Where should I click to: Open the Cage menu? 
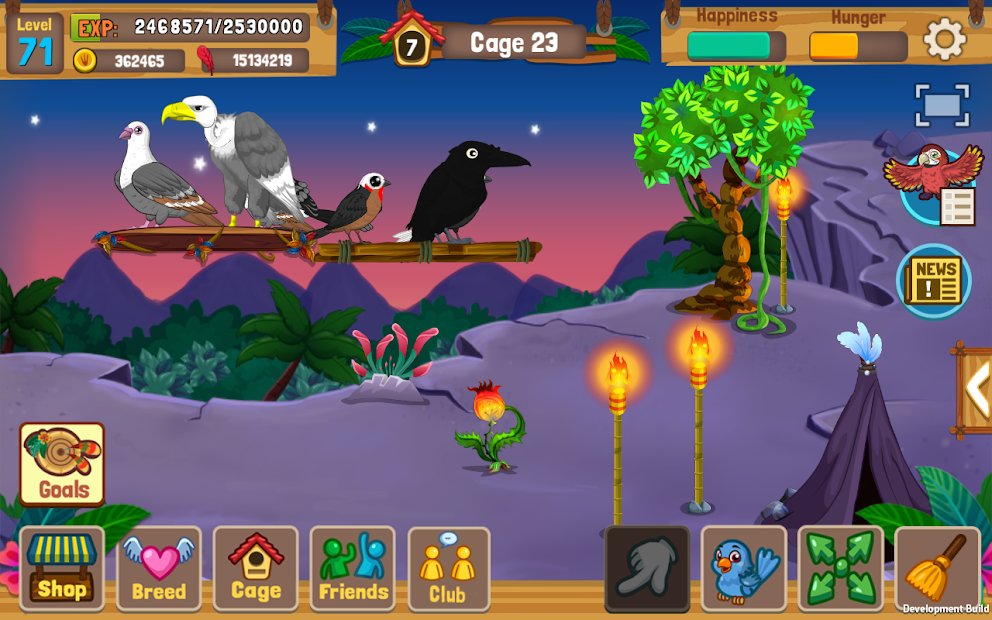point(256,569)
